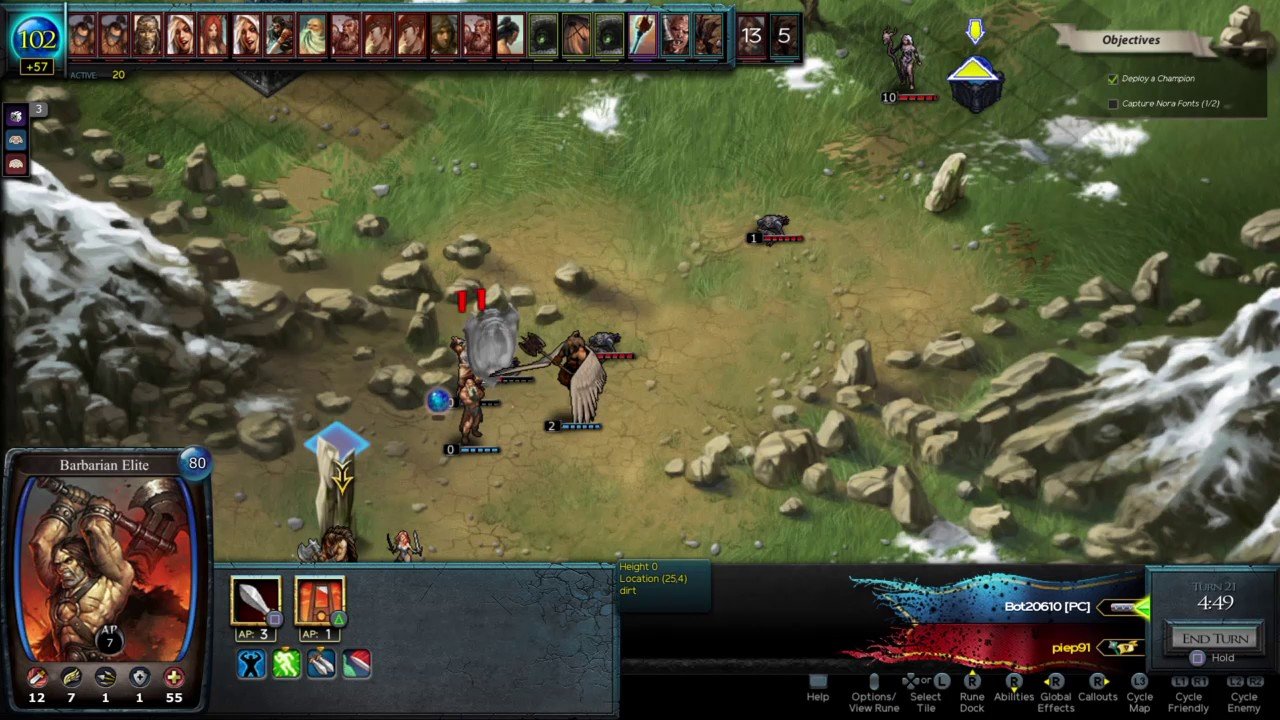
Task: Select the white-bearded elder rune in dock
Action: 312,35
